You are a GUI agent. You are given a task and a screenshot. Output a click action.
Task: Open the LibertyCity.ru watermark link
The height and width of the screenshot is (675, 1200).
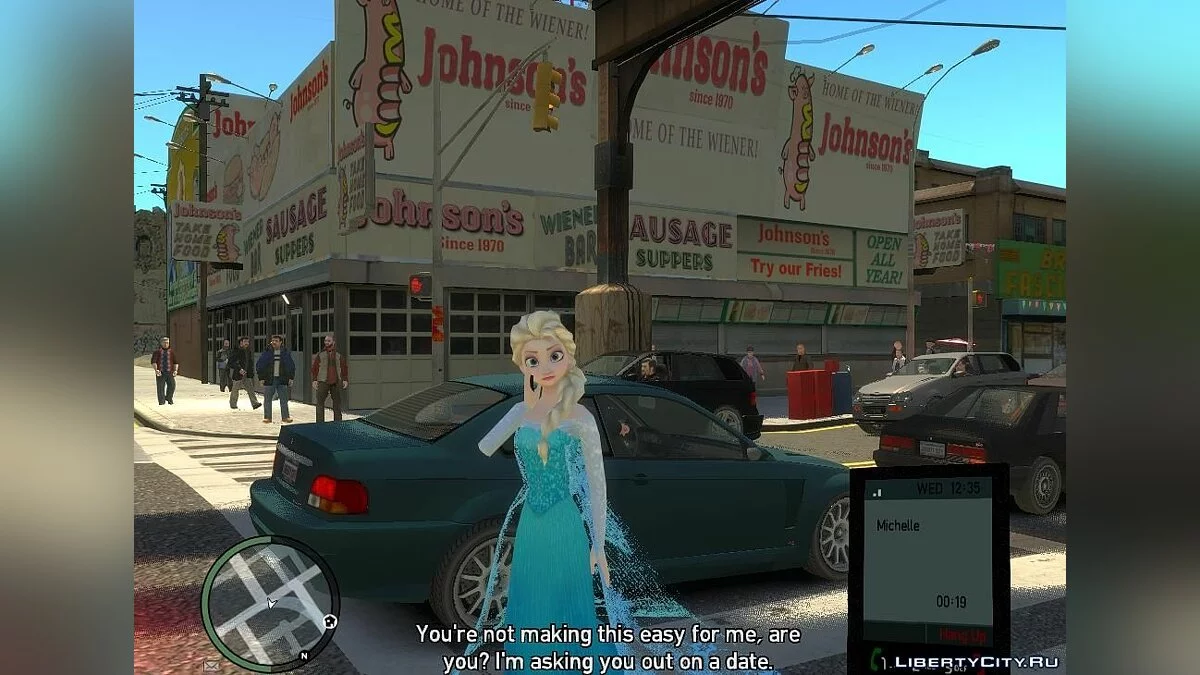click(x=976, y=661)
